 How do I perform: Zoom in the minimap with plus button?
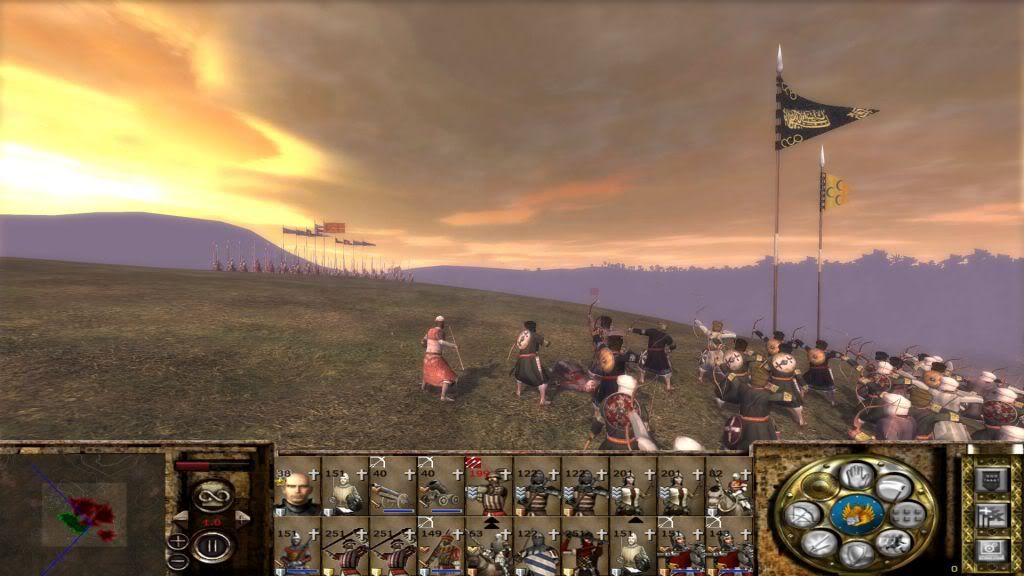(x=178, y=541)
